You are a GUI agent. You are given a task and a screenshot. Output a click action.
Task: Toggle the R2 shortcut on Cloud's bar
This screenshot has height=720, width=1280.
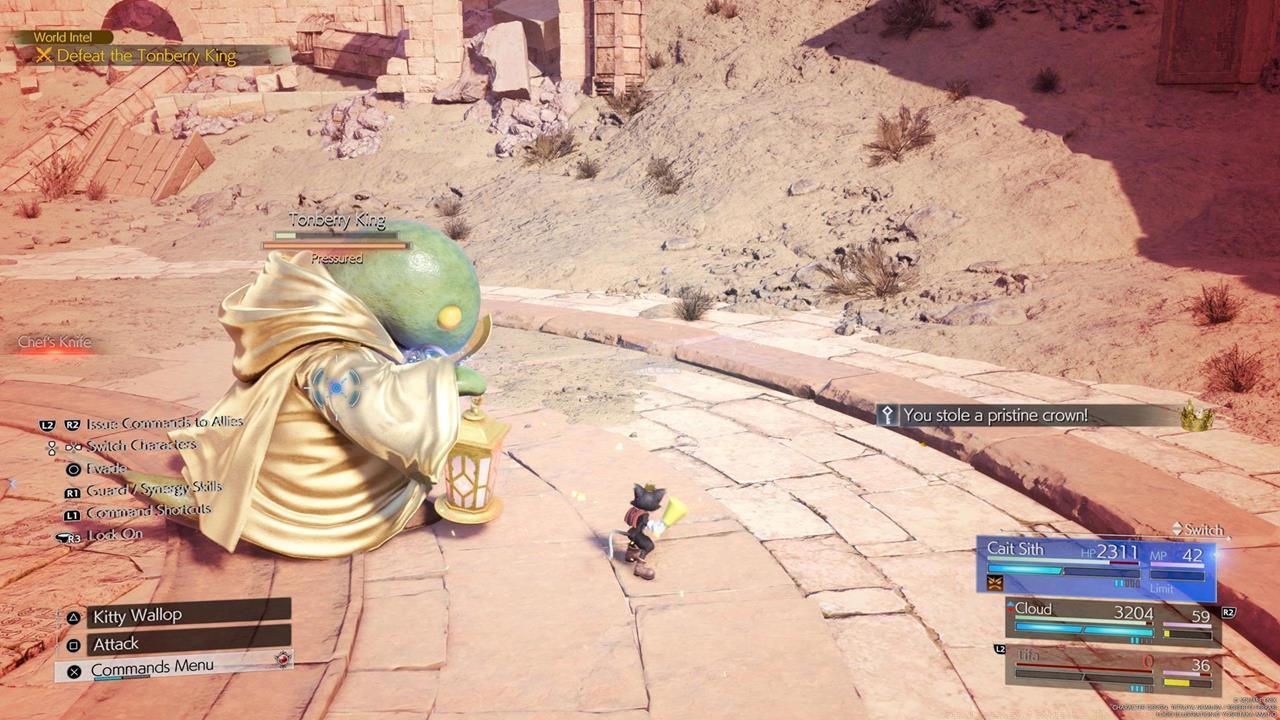(x=1230, y=614)
